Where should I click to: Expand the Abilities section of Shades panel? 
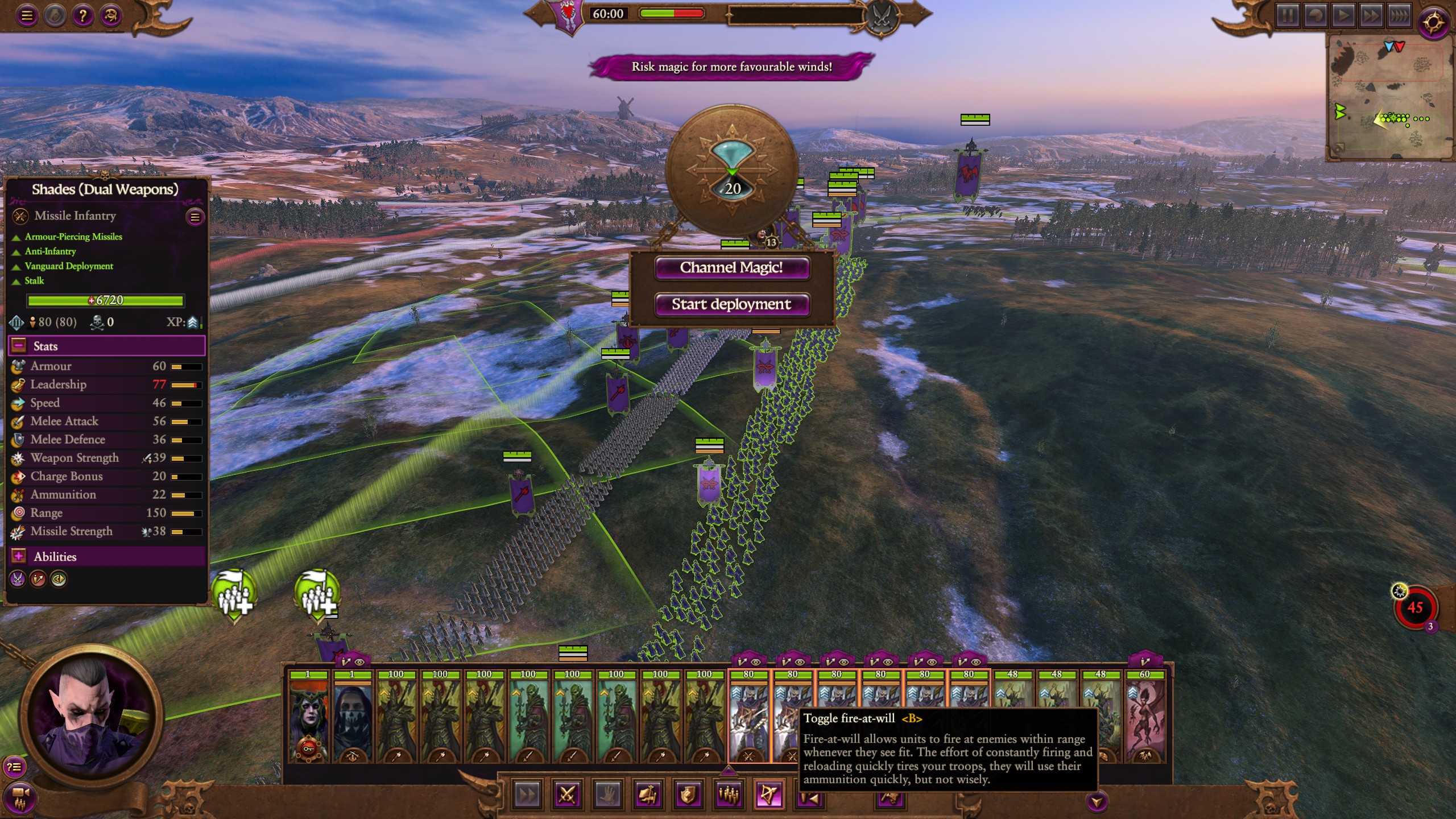point(19,557)
